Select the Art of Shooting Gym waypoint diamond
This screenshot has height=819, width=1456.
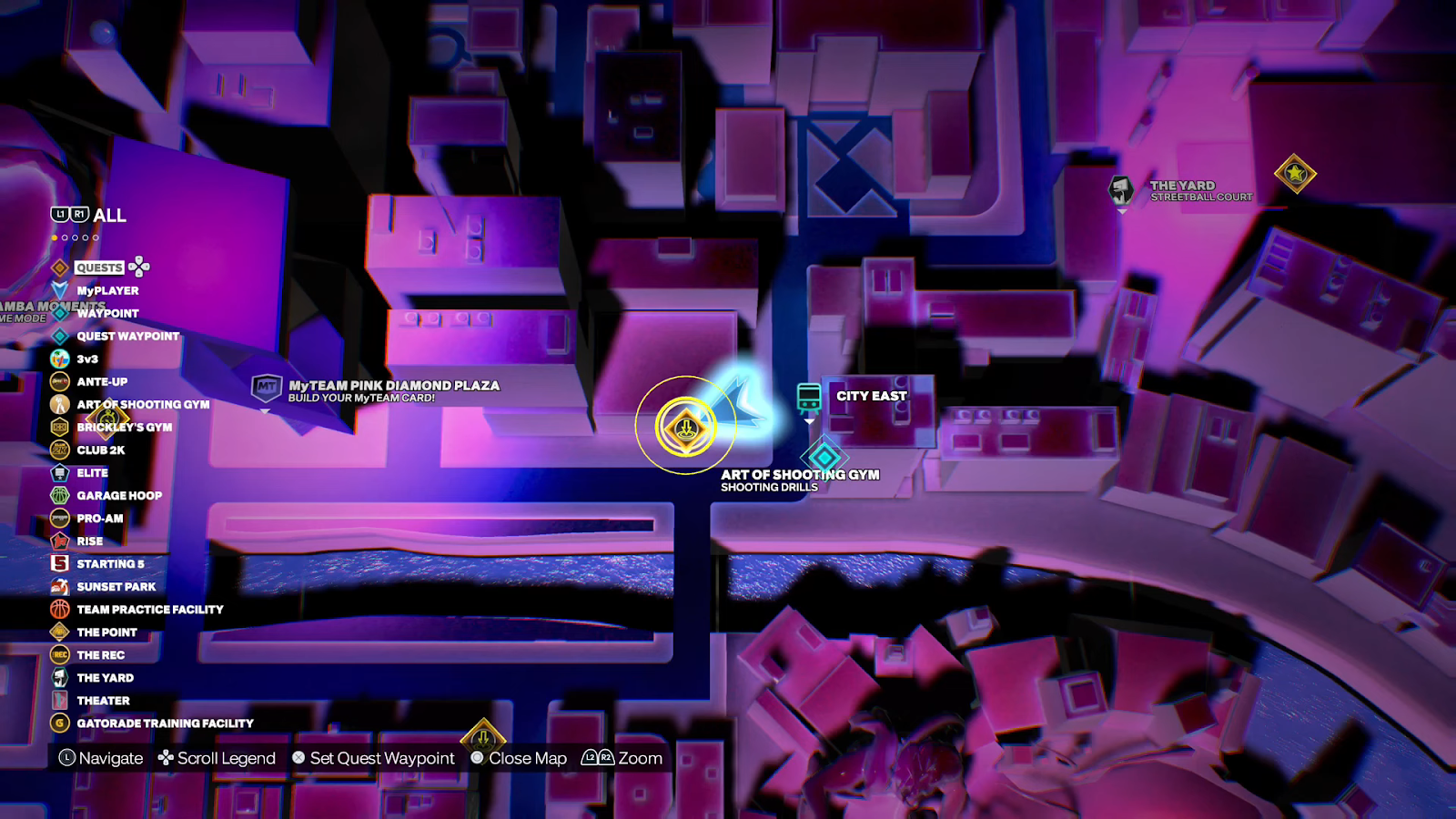pos(824,457)
